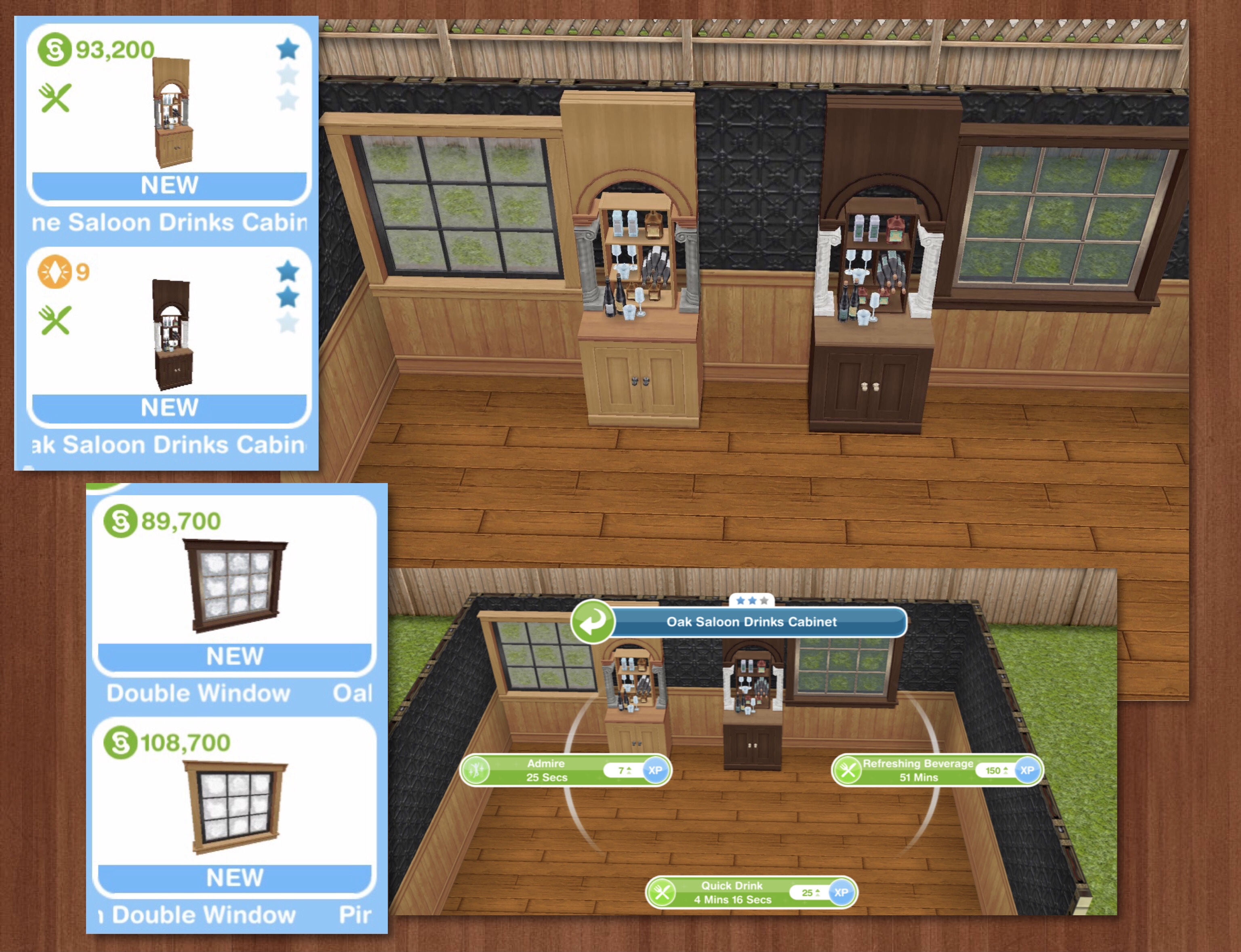This screenshot has height=952, width=1241.
Task: Select the 93,200 Pine Saloon Drinks Cabinet
Action: [x=169, y=113]
